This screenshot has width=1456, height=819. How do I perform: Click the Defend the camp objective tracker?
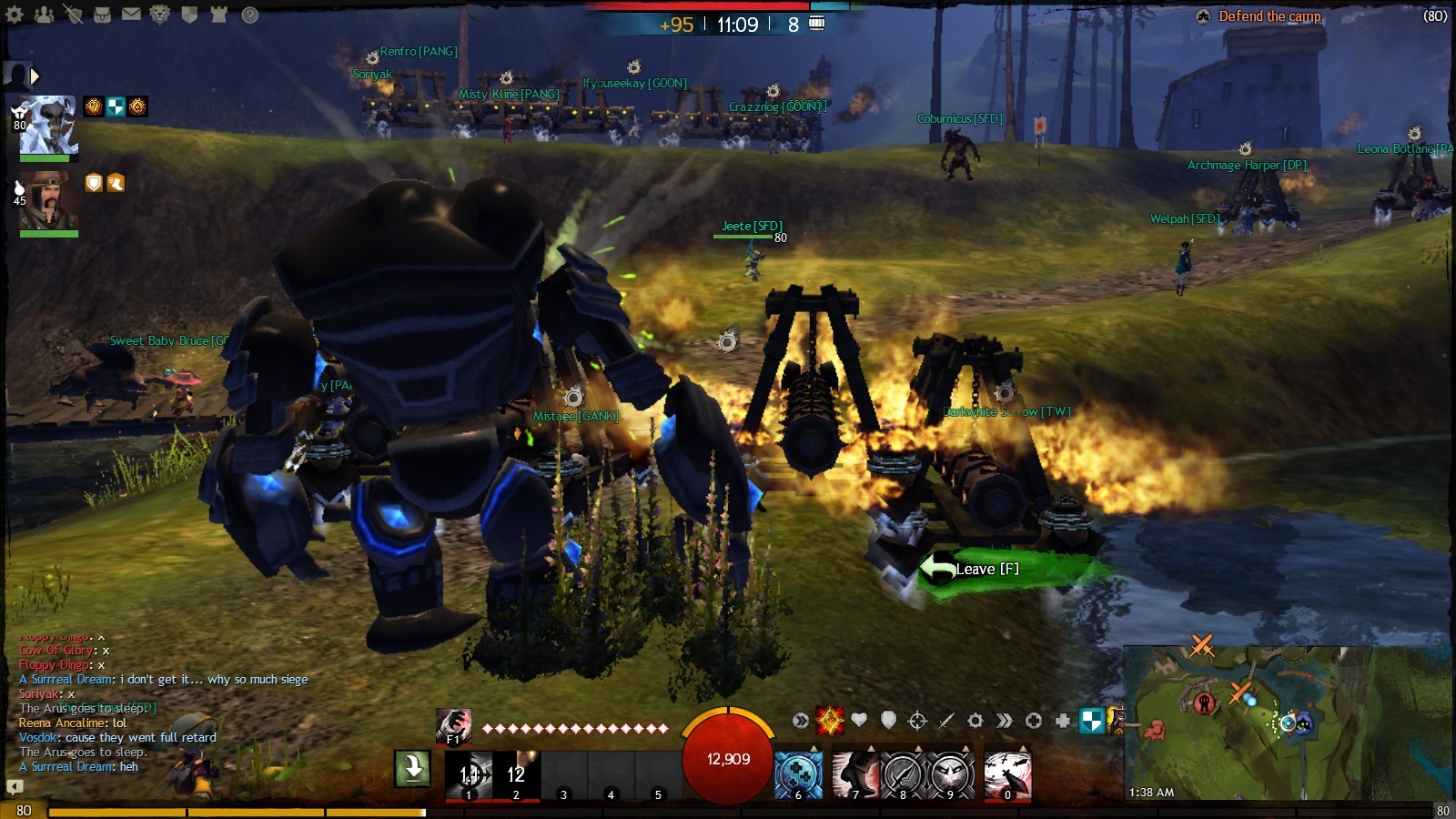click(x=1269, y=16)
